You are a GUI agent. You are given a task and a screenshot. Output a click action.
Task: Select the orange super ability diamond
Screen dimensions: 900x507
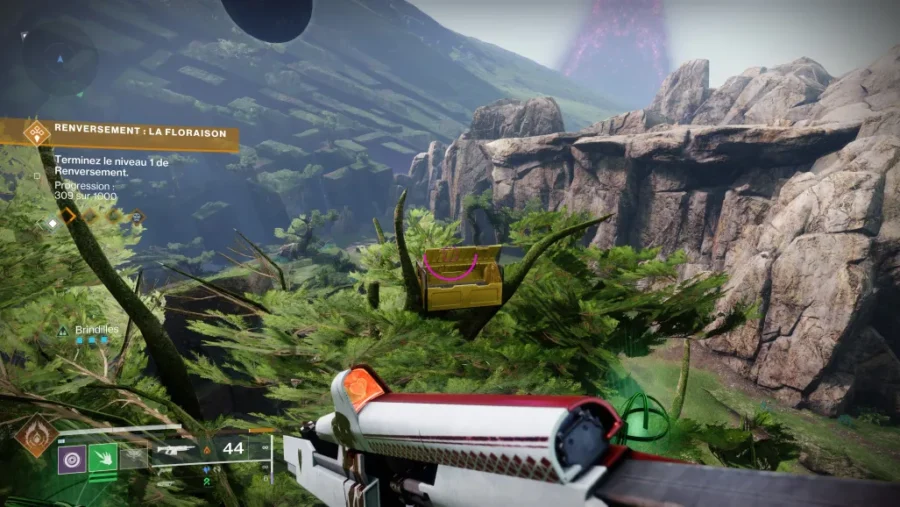point(35,436)
